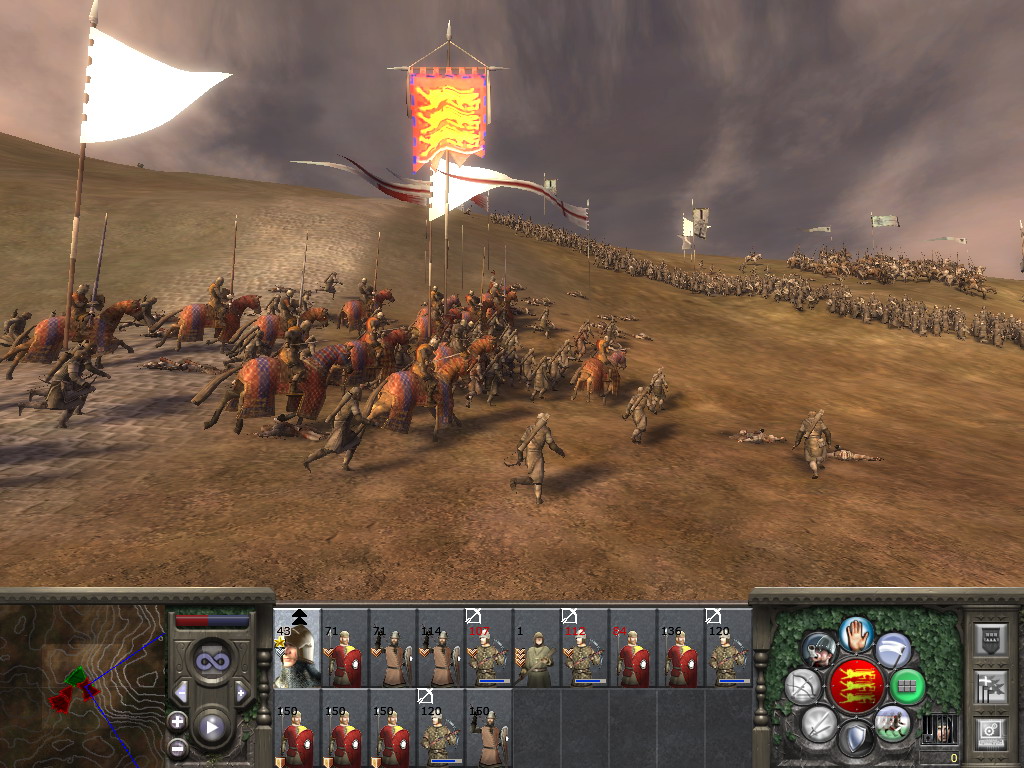Toggle the crossed swords melee button
The width and height of the screenshot is (1024, 768).
click(x=818, y=722)
